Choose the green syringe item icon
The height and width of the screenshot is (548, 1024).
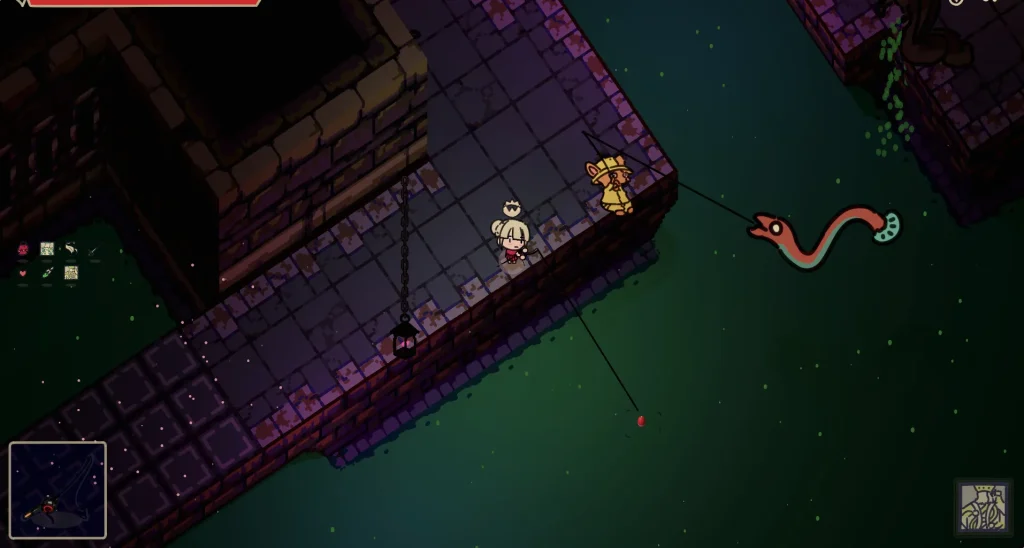(47, 272)
